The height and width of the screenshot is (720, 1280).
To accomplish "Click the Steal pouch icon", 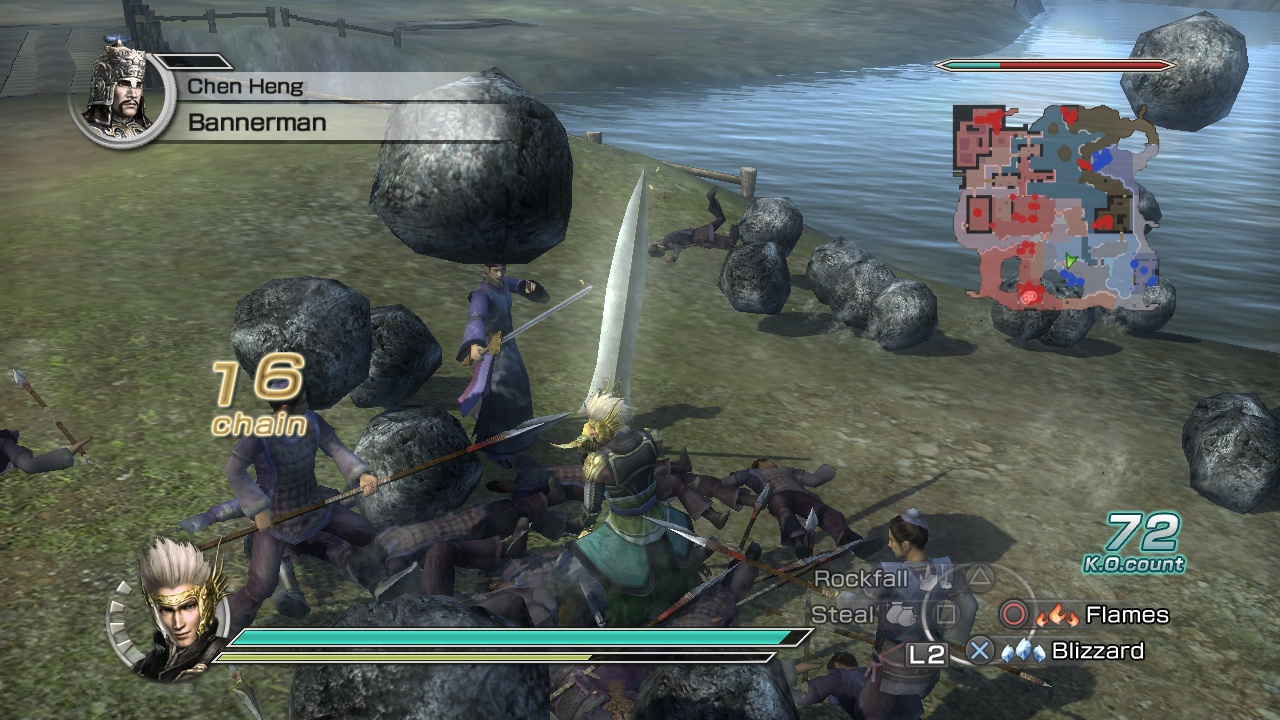I will point(900,614).
